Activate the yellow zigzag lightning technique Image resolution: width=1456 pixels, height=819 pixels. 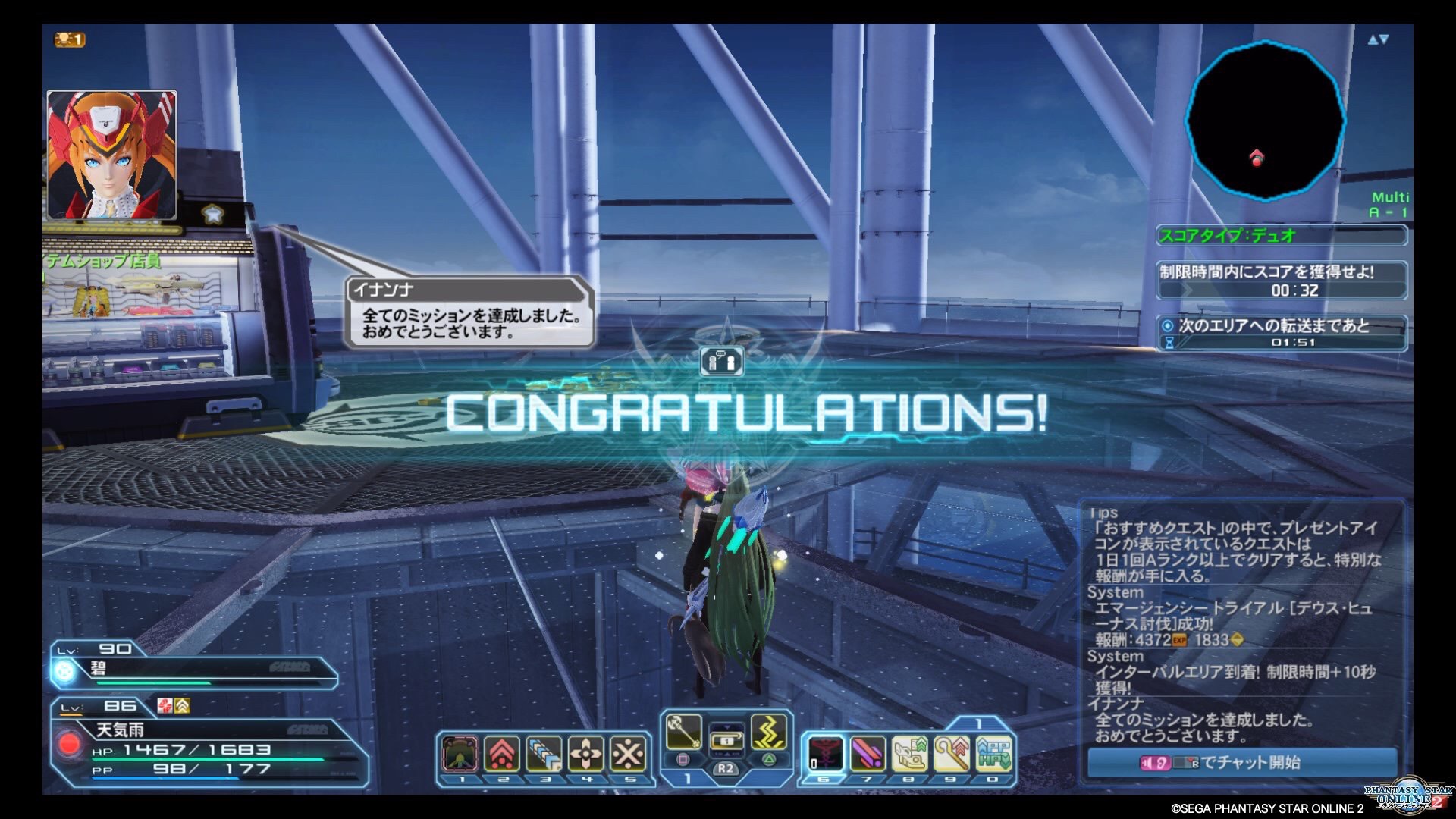pos(768,732)
